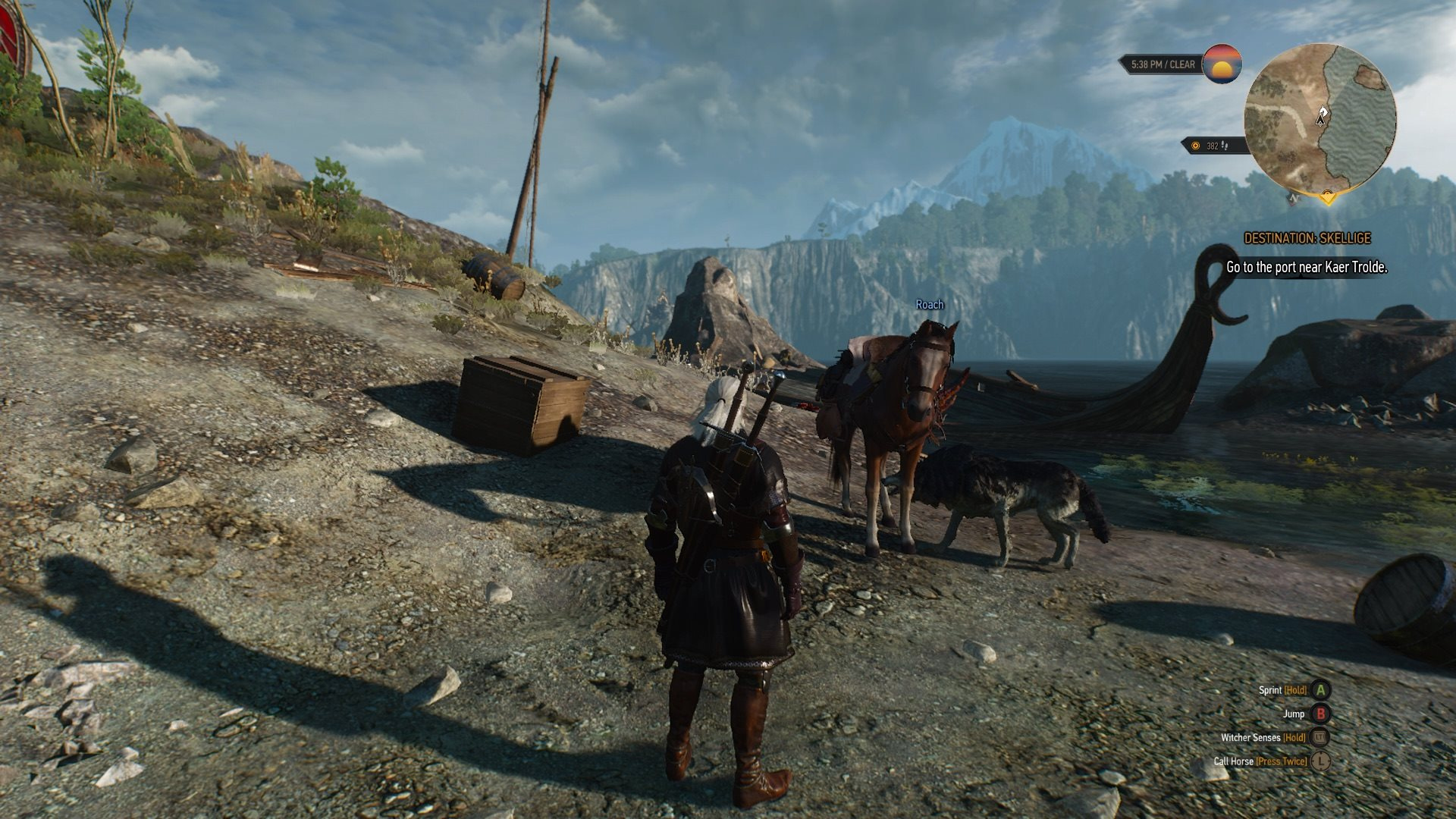Click the sunset weather icon
The width and height of the screenshot is (1456, 819).
(1222, 64)
